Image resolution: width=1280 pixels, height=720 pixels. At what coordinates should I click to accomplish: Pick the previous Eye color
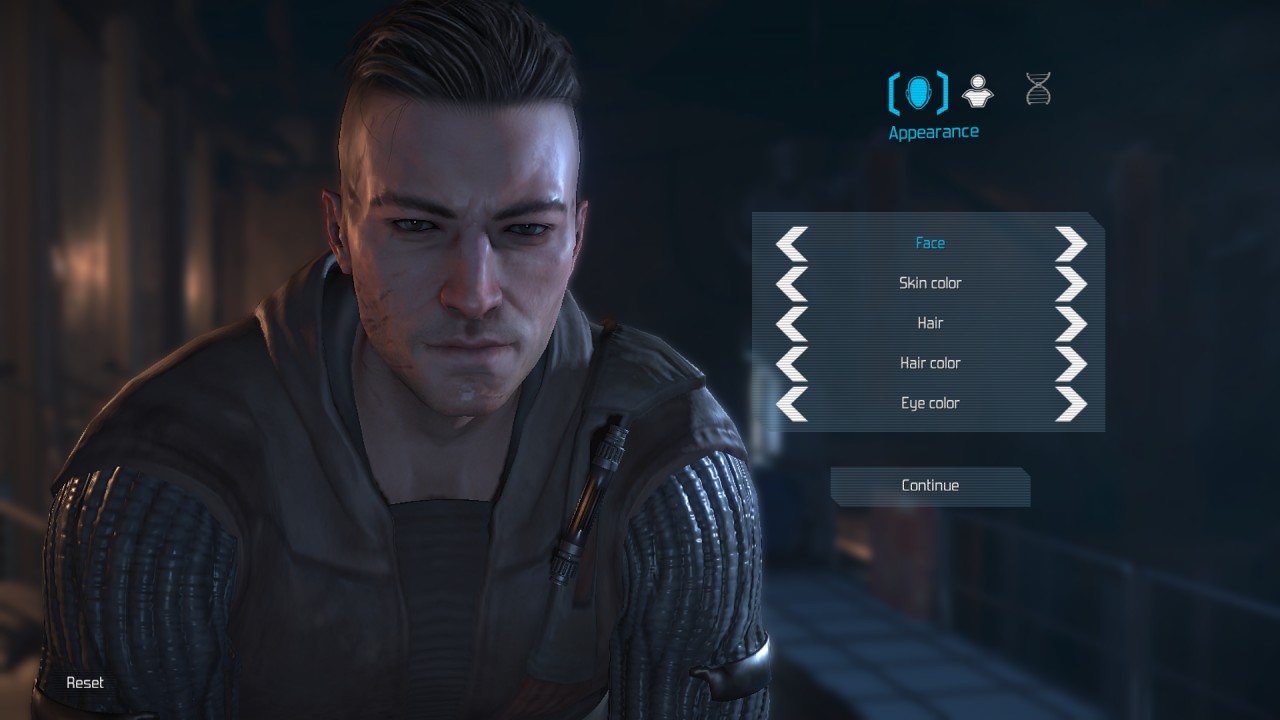click(x=792, y=403)
